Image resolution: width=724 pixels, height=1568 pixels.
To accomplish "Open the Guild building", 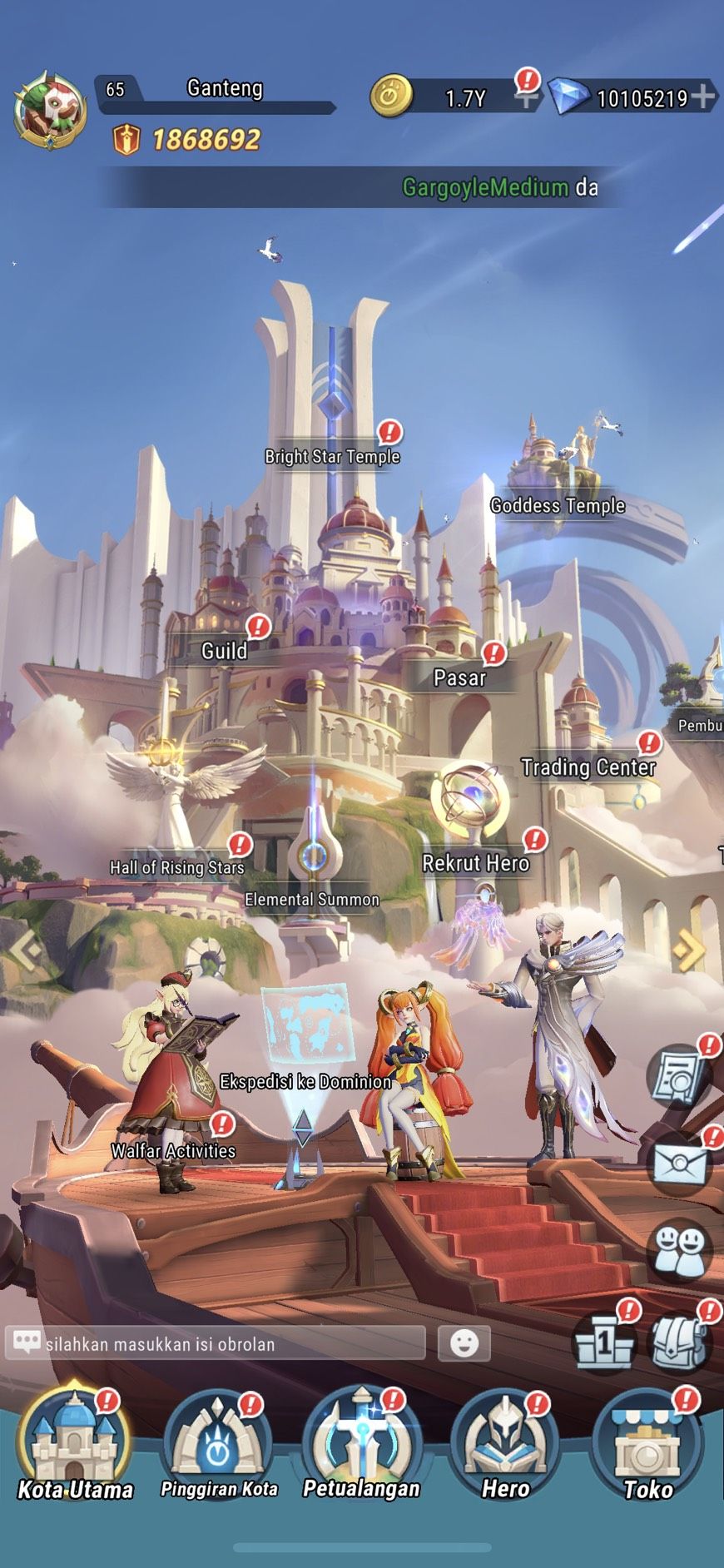I will click(224, 650).
